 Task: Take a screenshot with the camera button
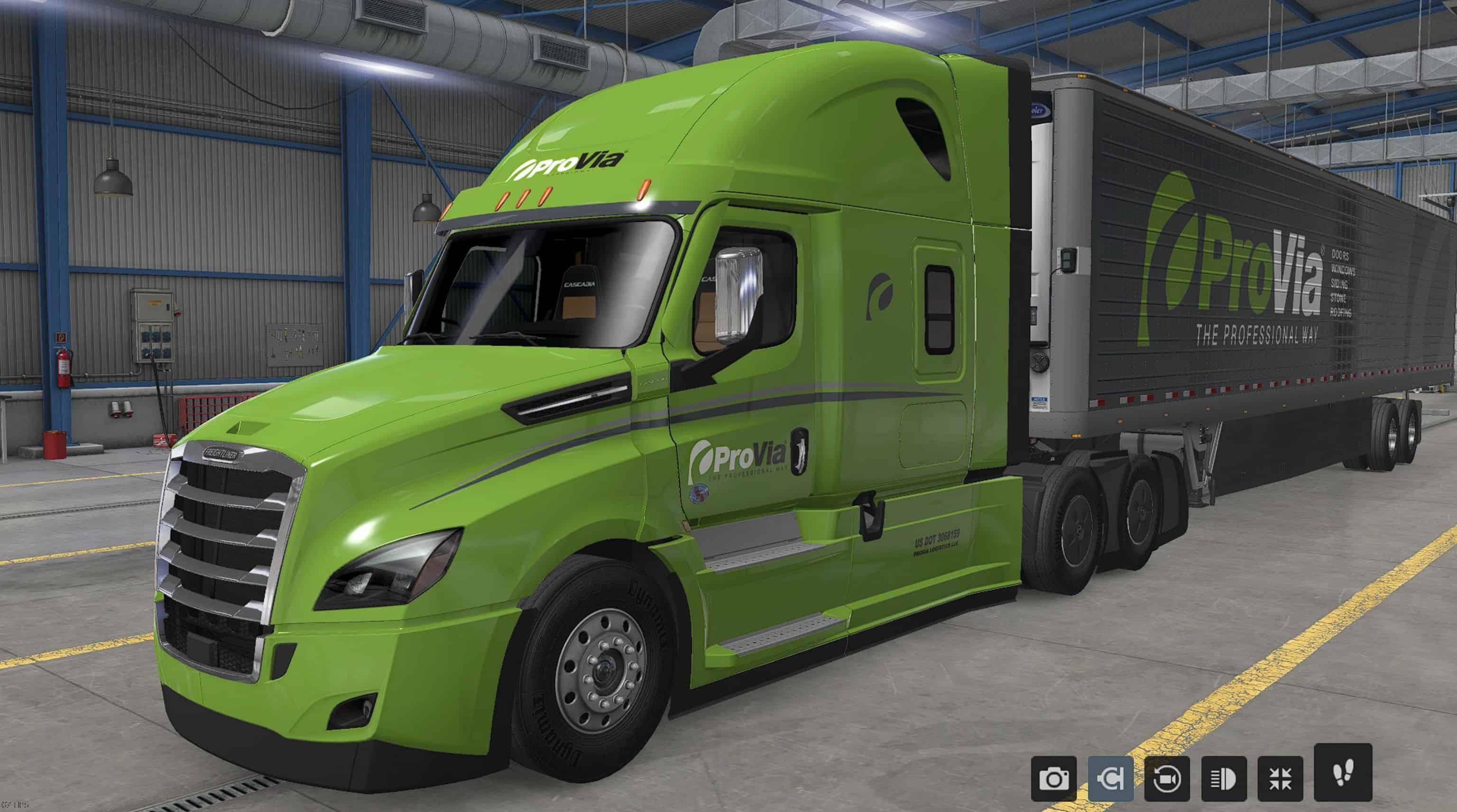coord(1054,779)
